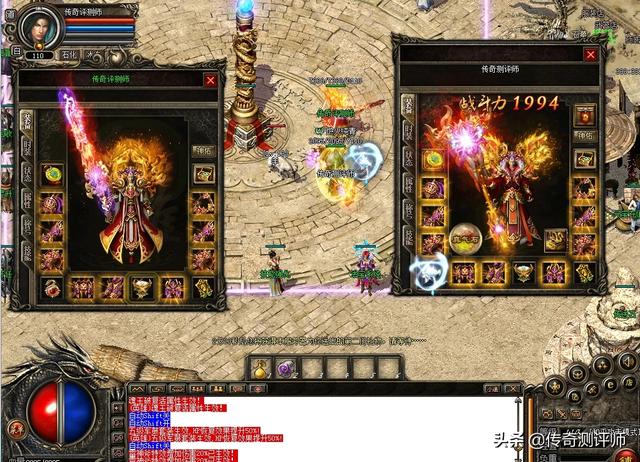Select the green medal slot in left panel
The width and height of the screenshot is (640, 462).
[52, 176]
